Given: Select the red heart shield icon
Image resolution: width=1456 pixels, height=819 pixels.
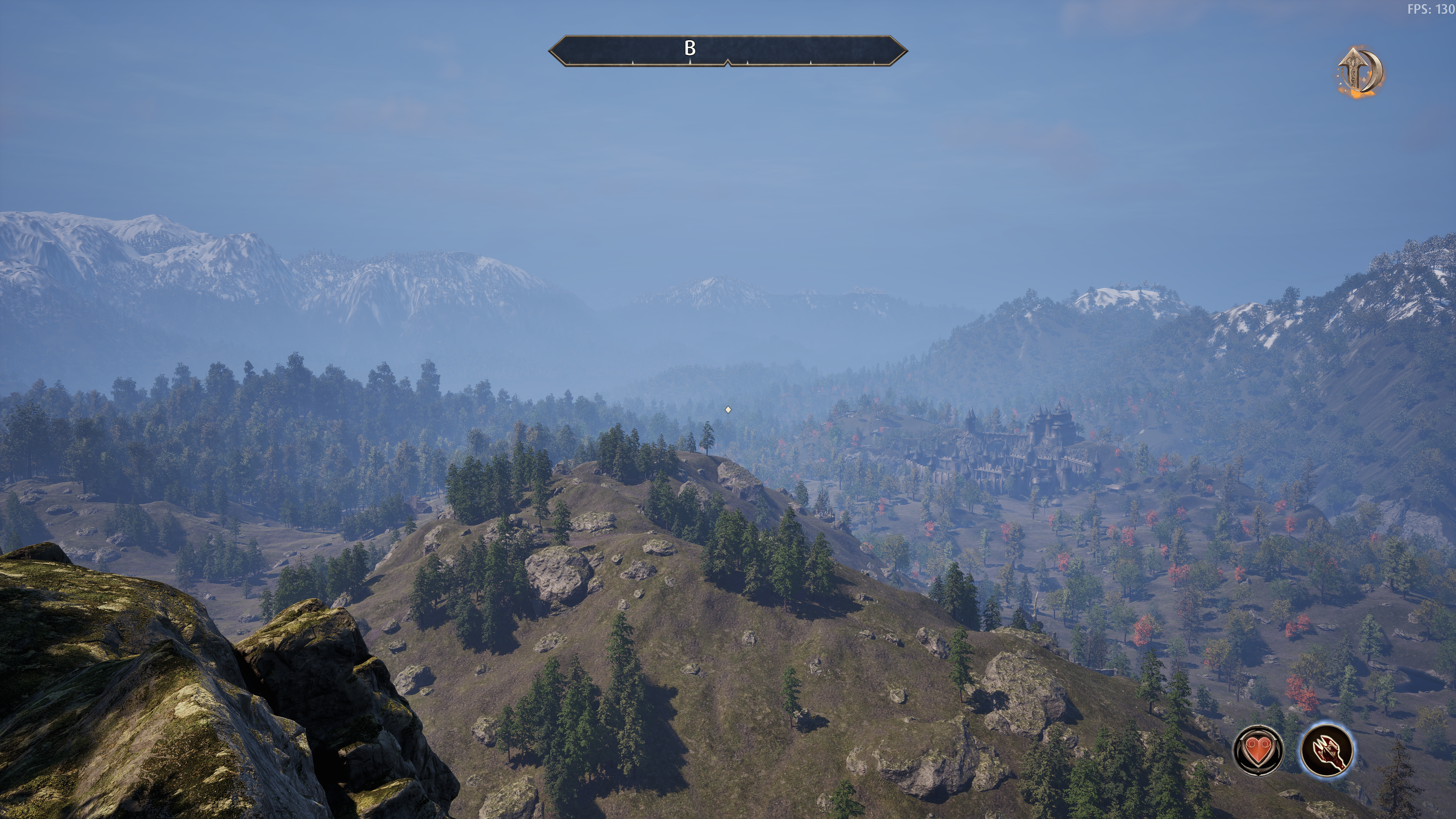Looking at the screenshot, I should pos(1258,750).
